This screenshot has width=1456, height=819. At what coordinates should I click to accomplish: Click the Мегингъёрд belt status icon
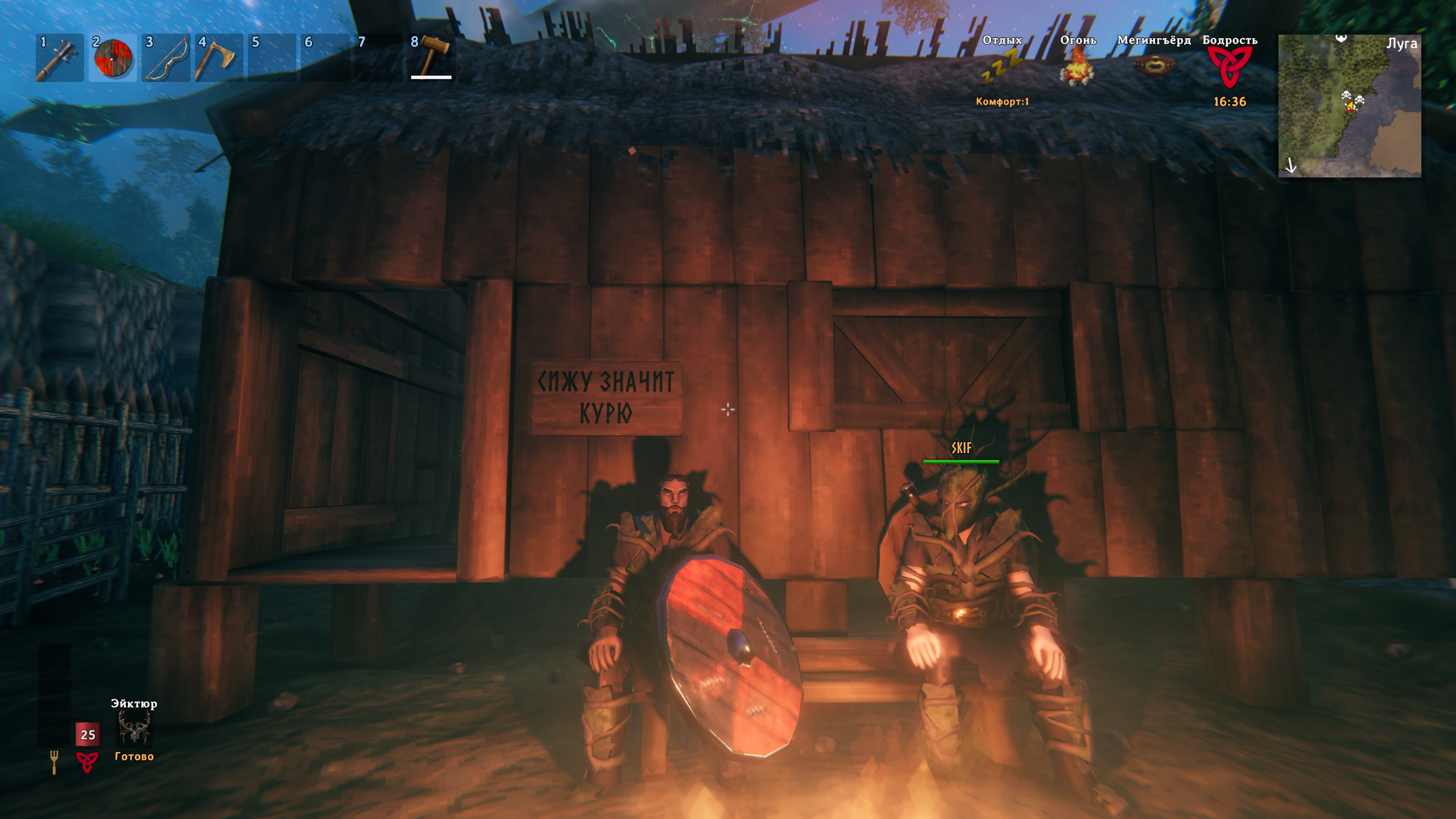pyautogui.click(x=1153, y=67)
